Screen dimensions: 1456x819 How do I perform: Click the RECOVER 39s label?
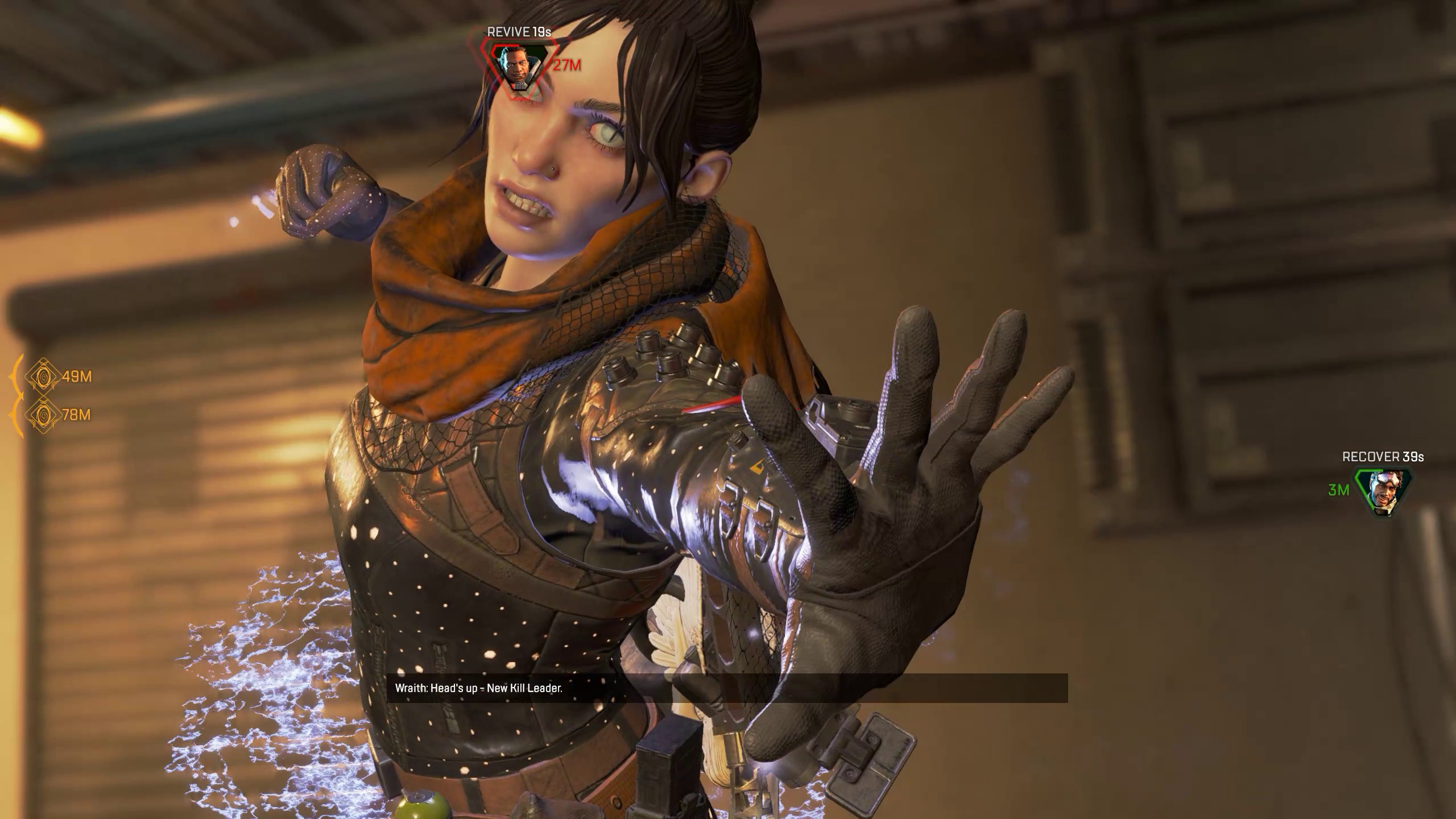1382,456
